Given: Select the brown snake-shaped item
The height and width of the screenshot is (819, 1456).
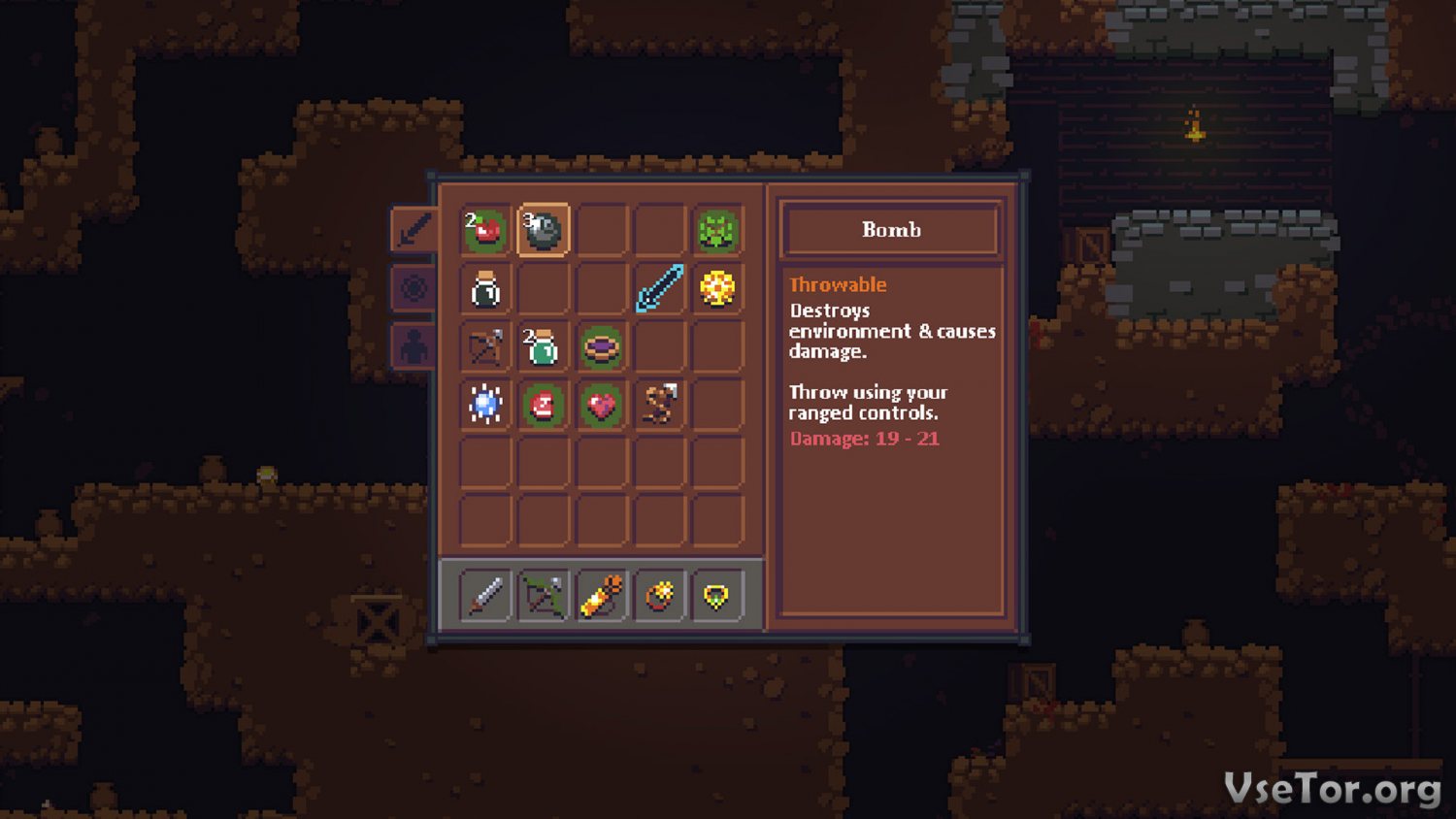Looking at the screenshot, I should click(x=660, y=405).
